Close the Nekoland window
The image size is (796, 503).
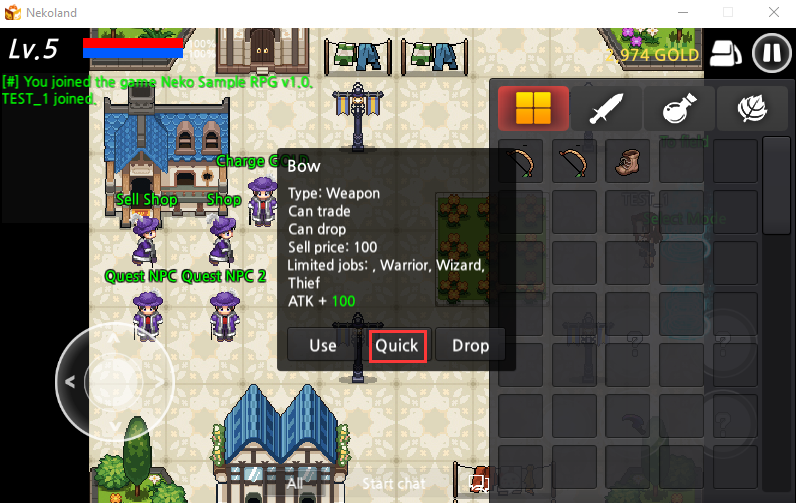773,12
